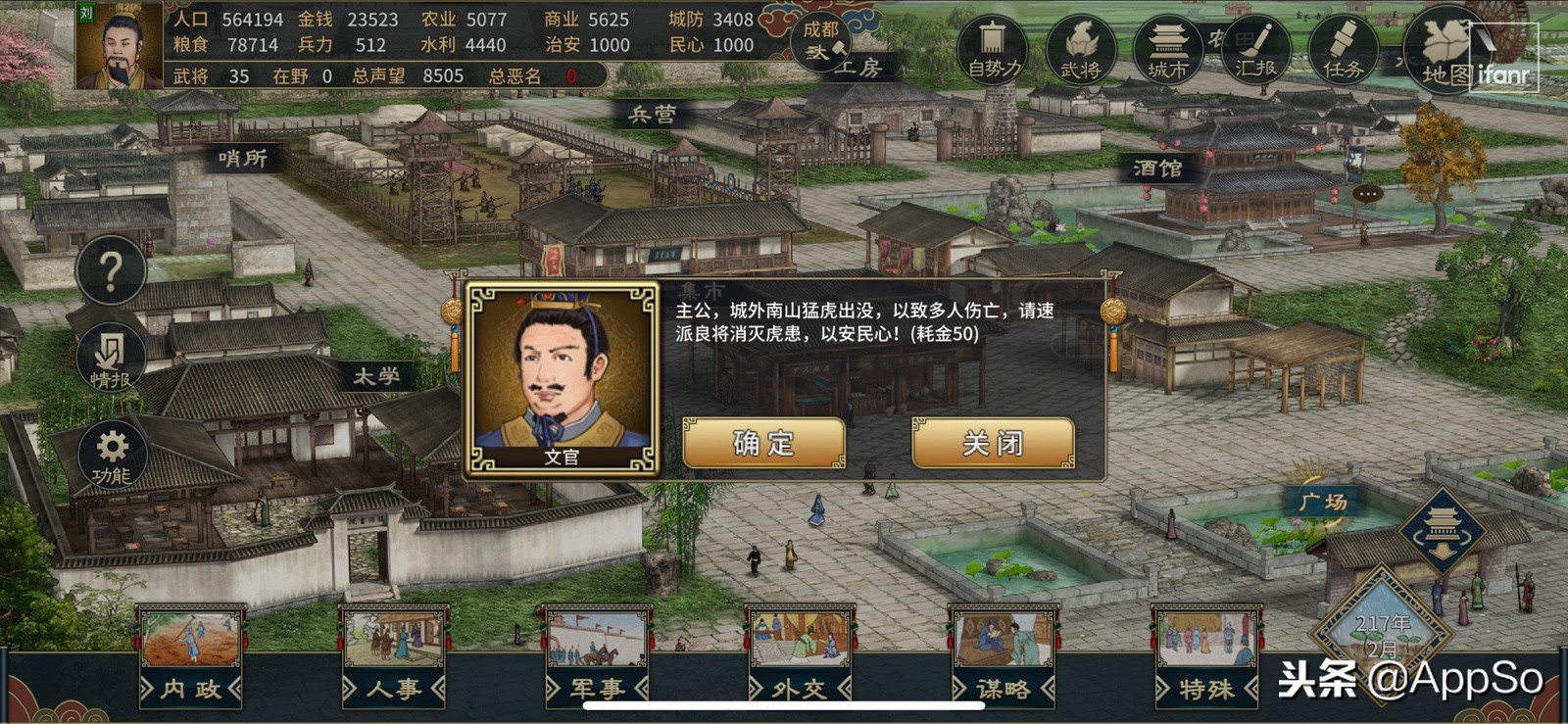Confirm the tiger hunt with 确定
1568x724 pixels.
point(762,443)
